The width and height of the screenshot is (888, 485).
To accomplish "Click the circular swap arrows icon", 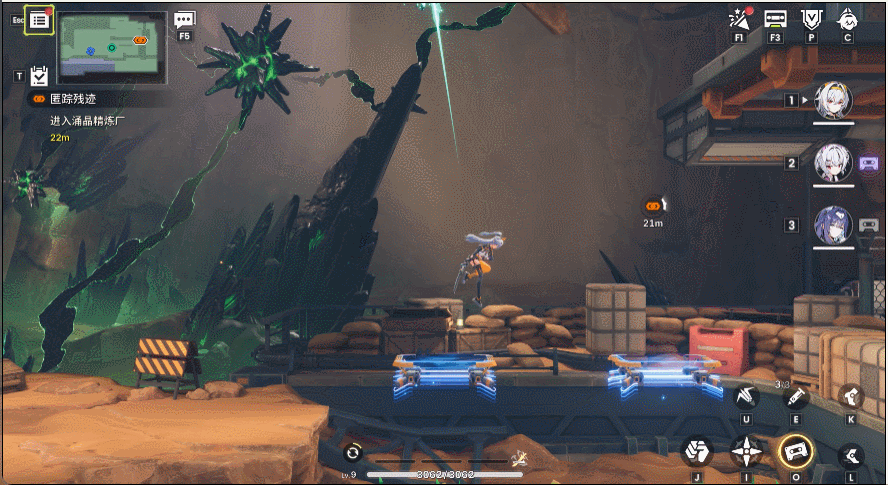I will pos(352,452).
